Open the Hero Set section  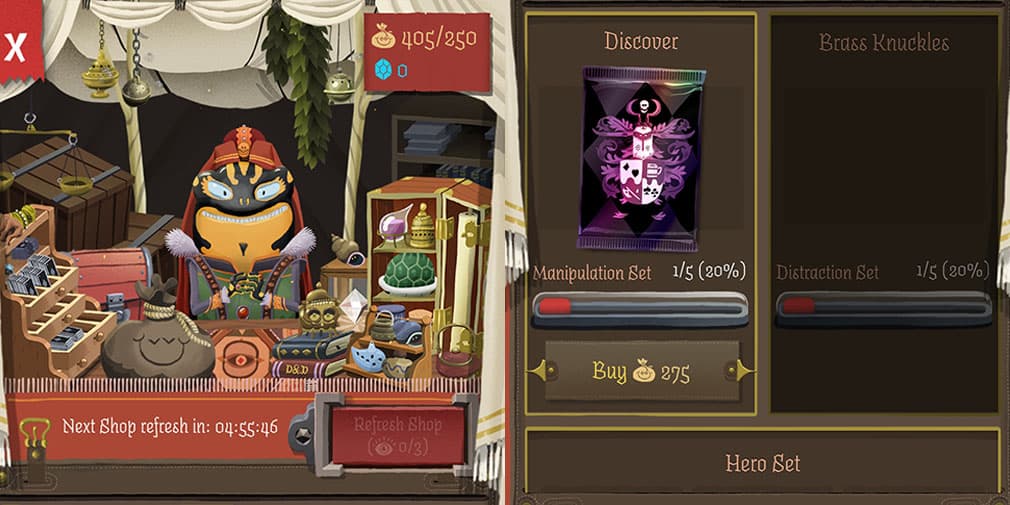pyautogui.click(x=762, y=463)
